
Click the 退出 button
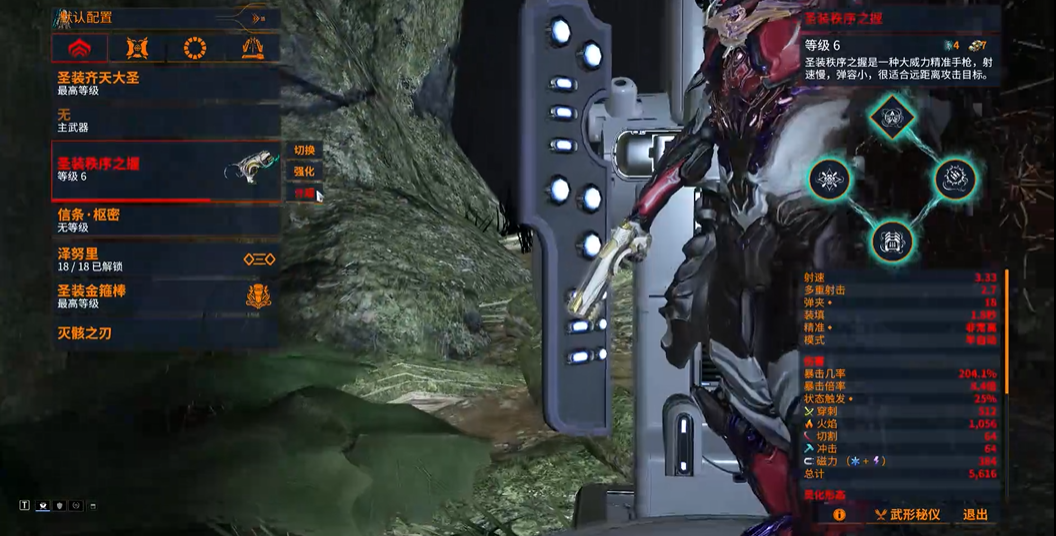tap(975, 515)
